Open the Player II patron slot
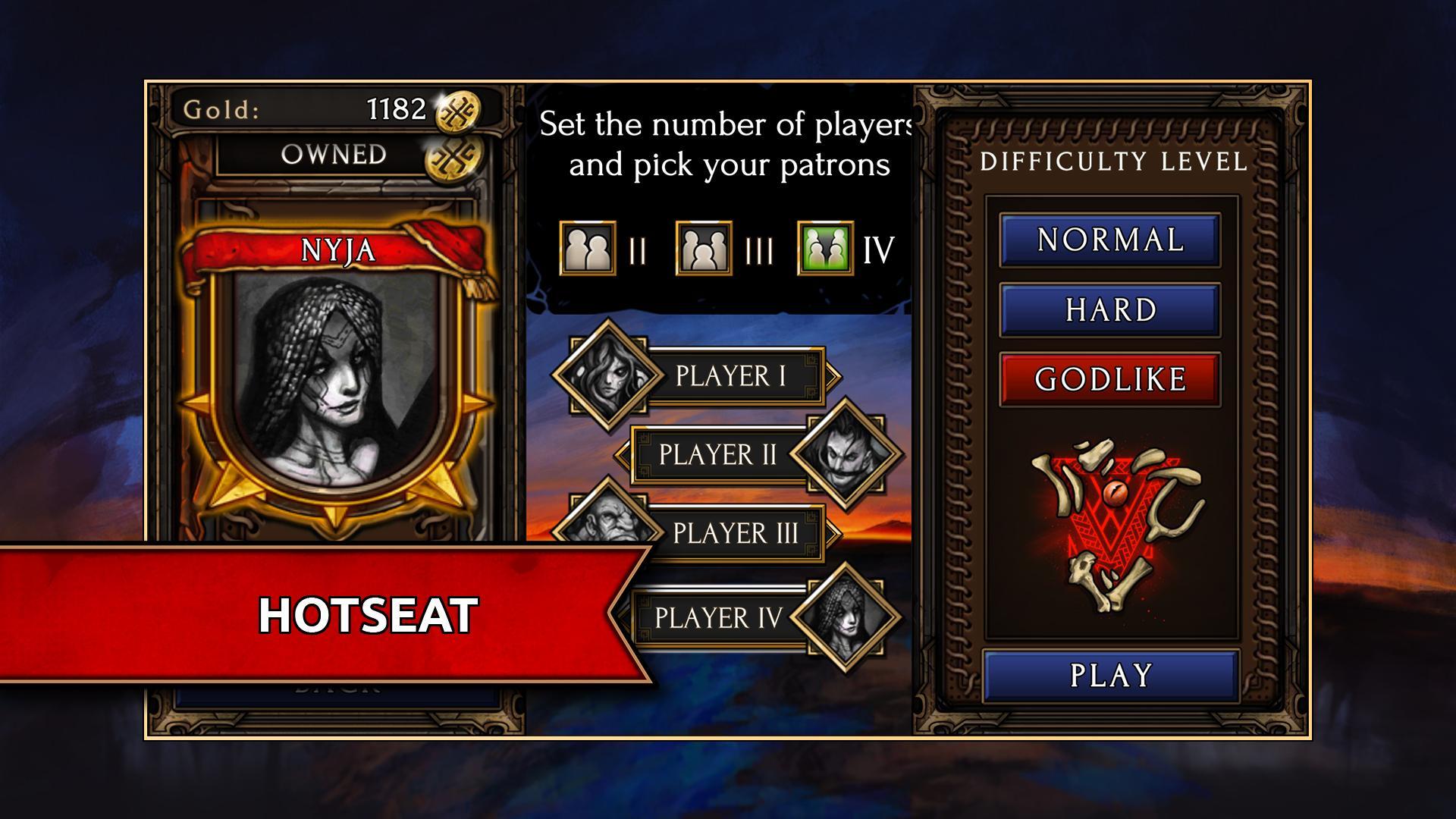This screenshot has height=819, width=1456. pyautogui.click(x=717, y=455)
